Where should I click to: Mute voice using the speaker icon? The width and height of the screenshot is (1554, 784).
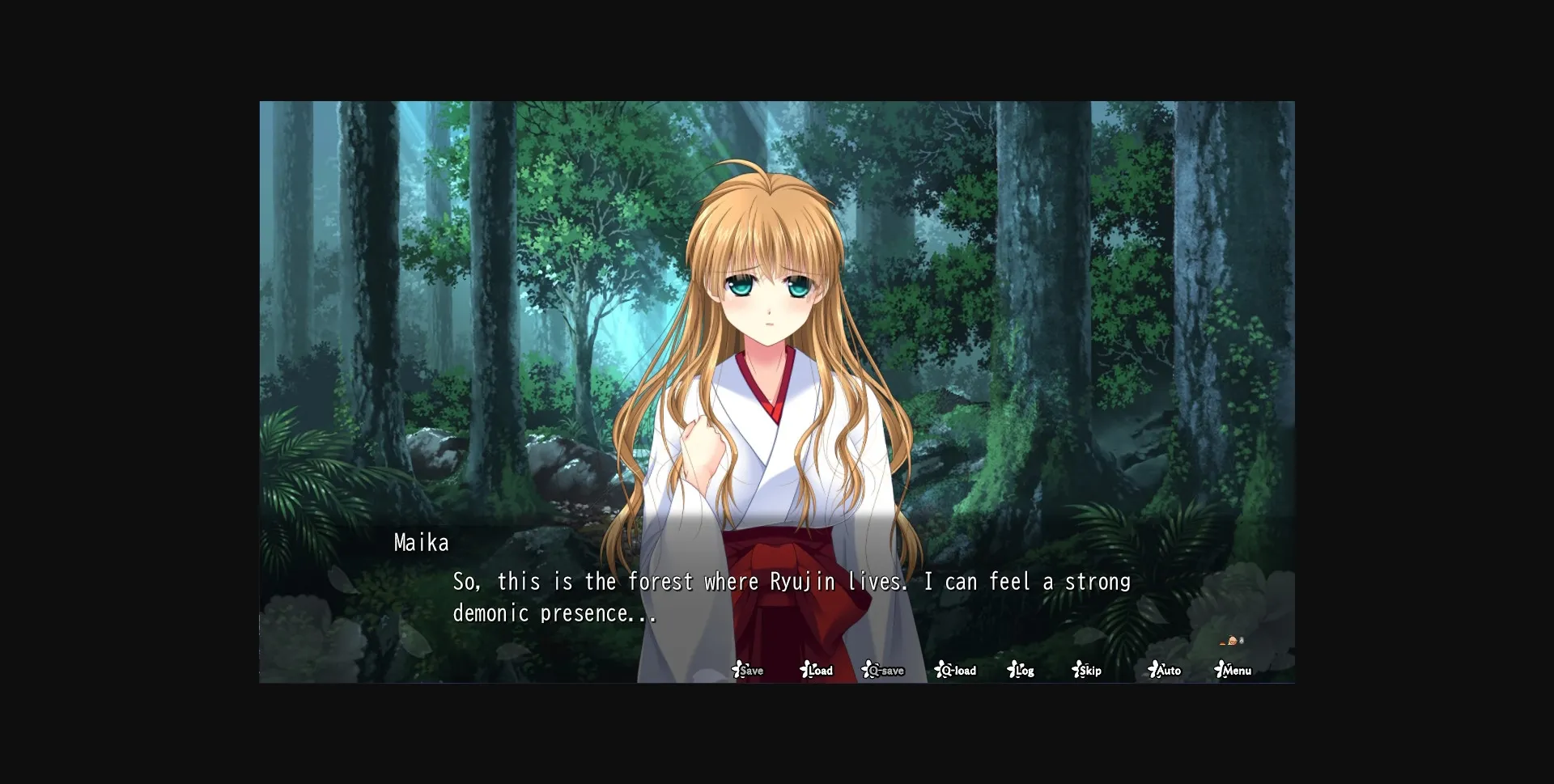click(1242, 640)
